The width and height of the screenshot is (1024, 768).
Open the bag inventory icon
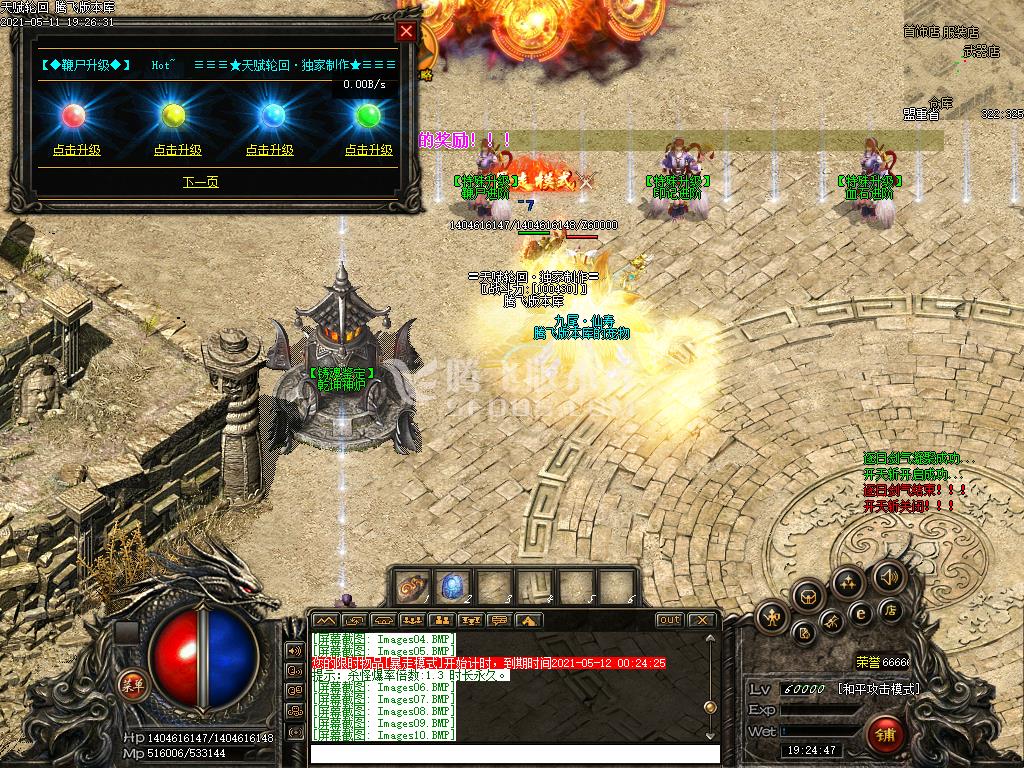pyautogui.click(x=809, y=597)
